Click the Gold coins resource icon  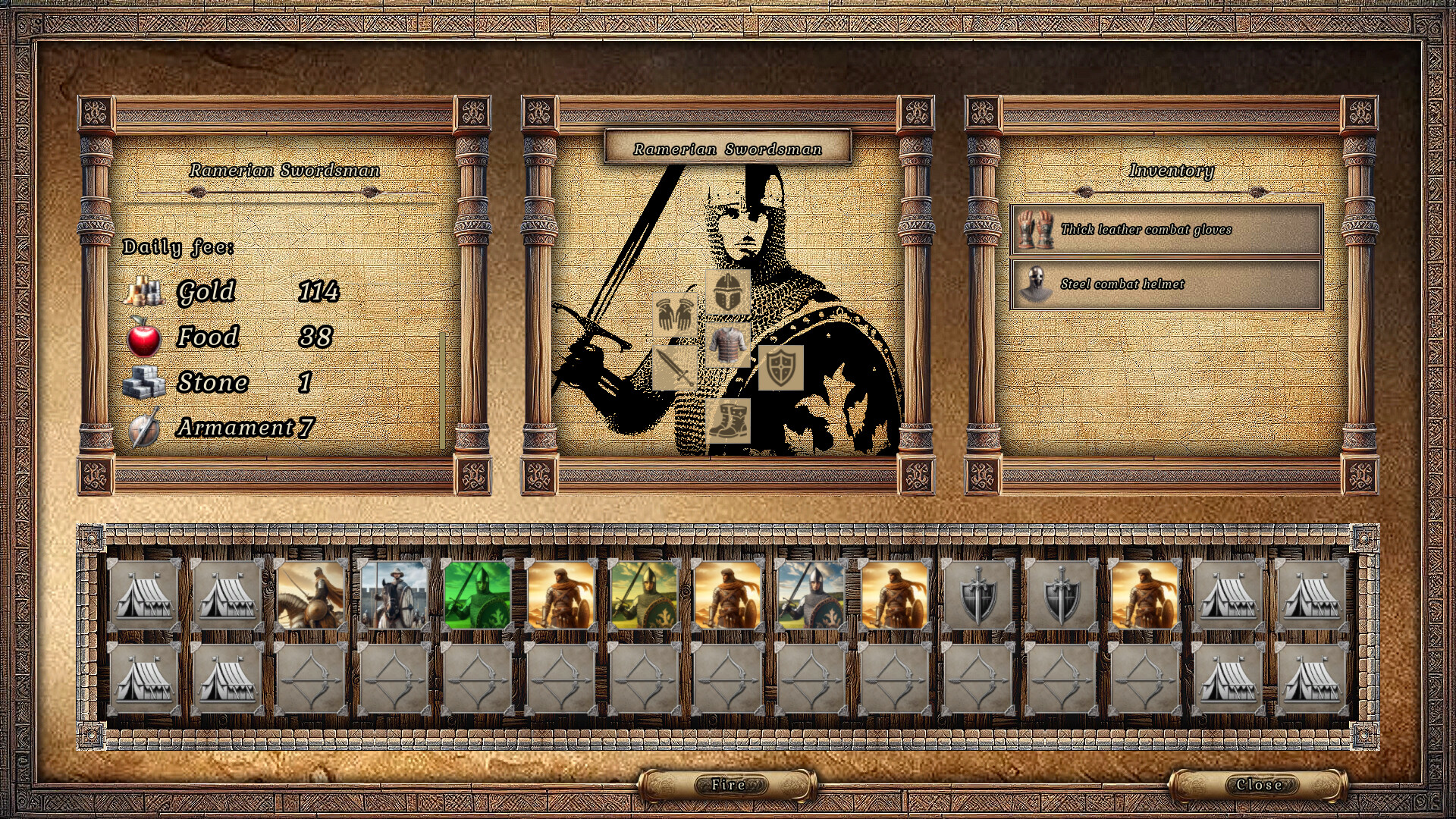pyautogui.click(x=146, y=290)
